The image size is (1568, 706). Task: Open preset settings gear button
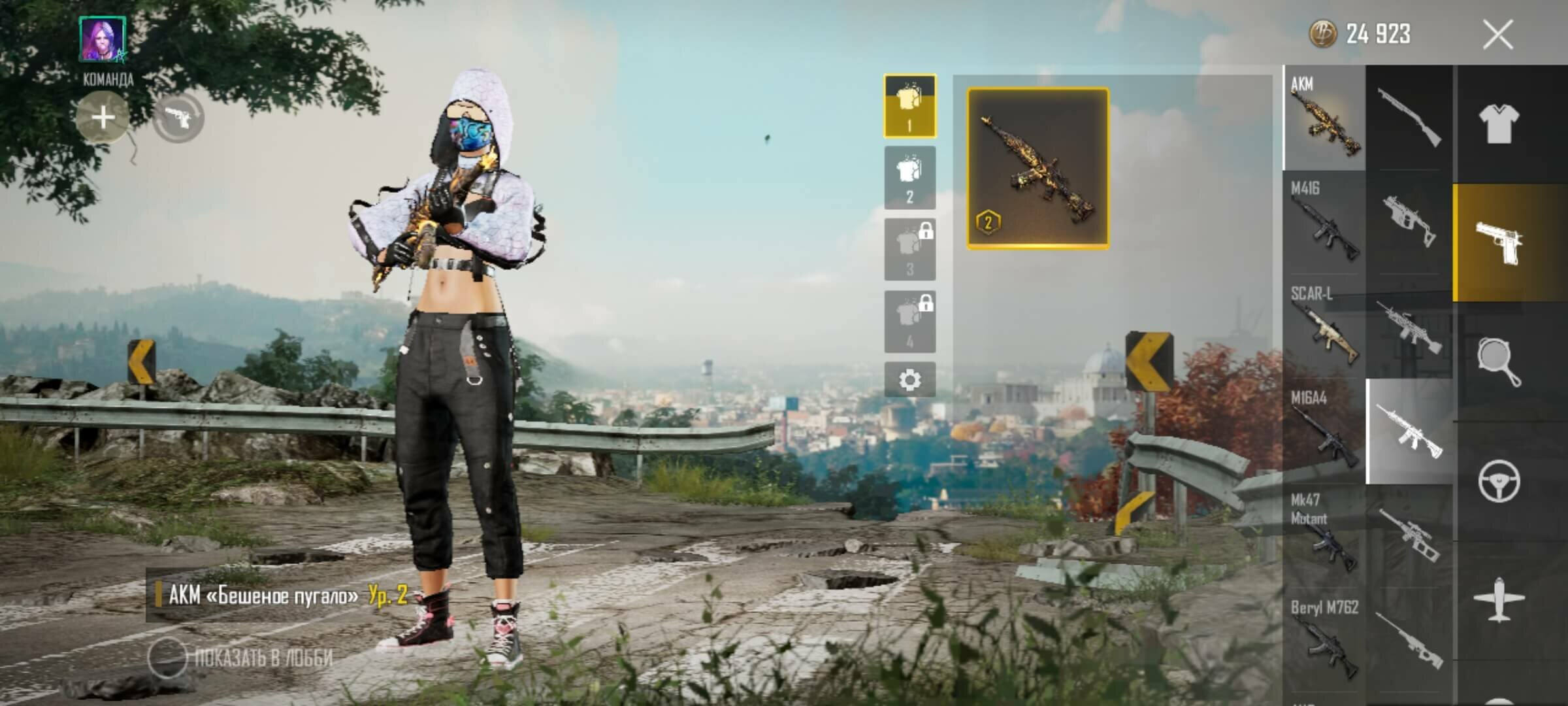(x=909, y=380)
